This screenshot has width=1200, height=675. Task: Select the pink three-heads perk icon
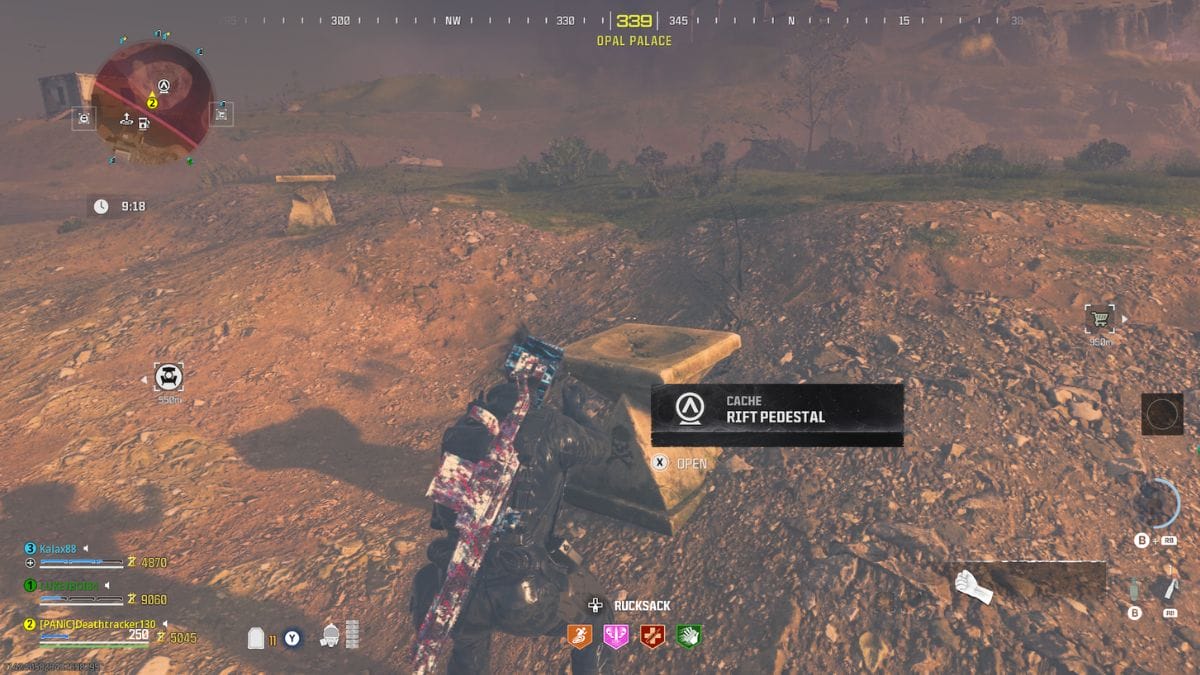[616, 636]
